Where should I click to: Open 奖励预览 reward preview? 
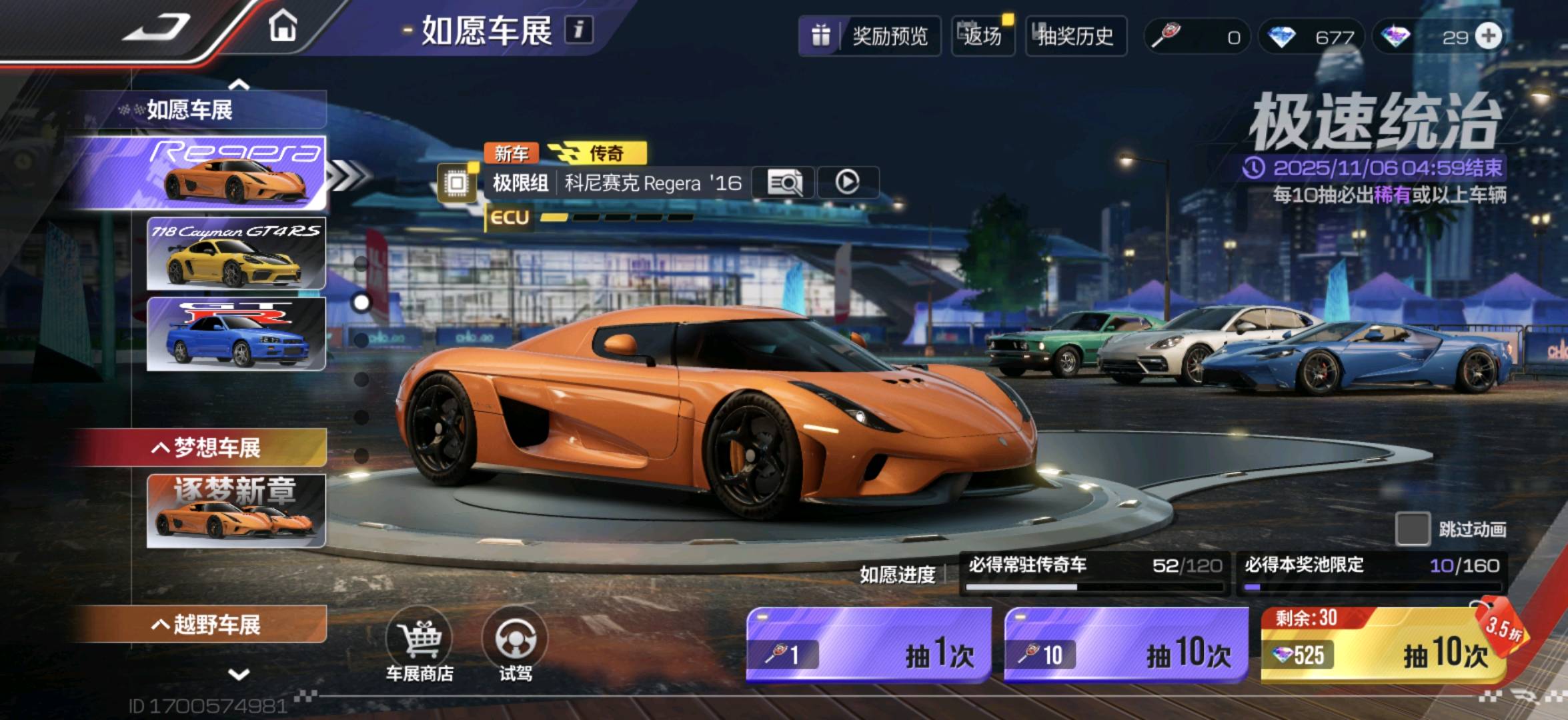870,36
